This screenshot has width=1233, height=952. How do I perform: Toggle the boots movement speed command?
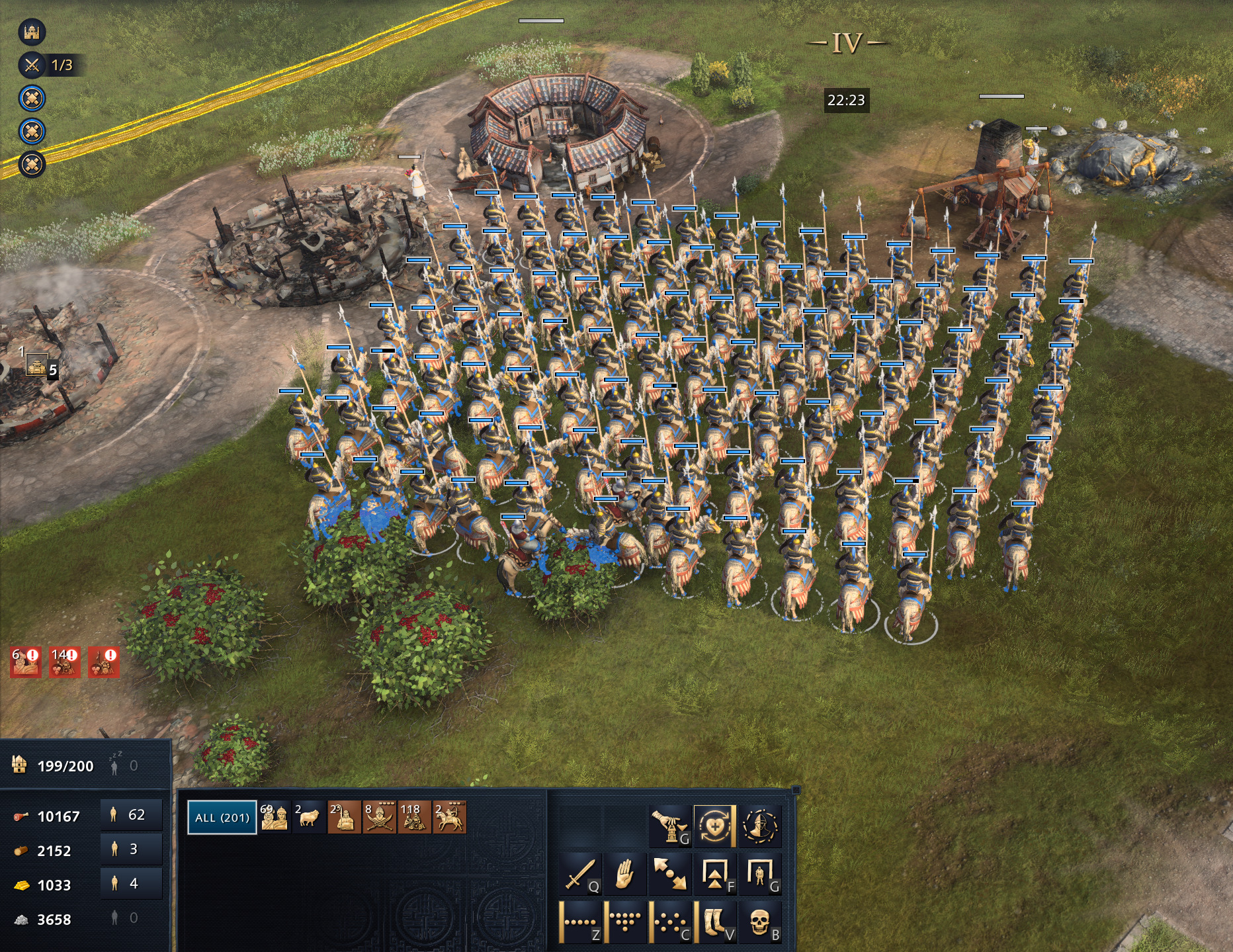(716, 920)
